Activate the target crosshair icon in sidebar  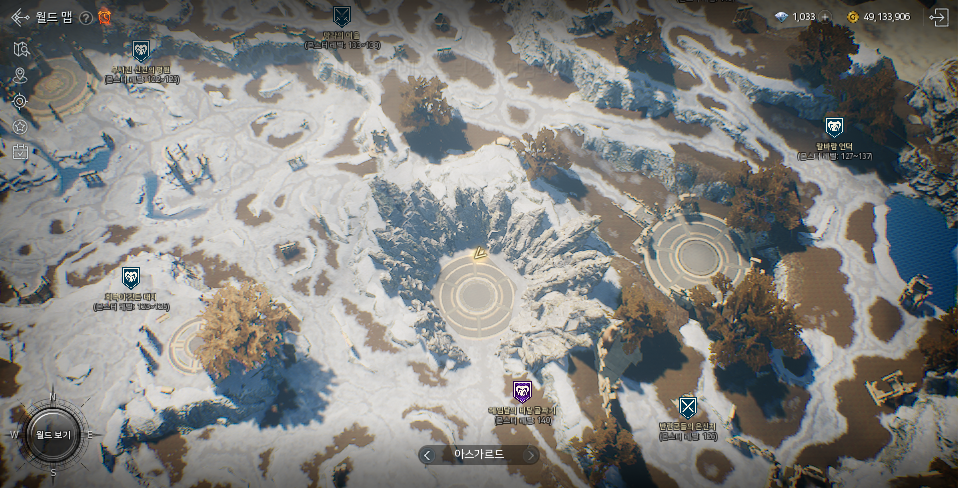point(21,101)
